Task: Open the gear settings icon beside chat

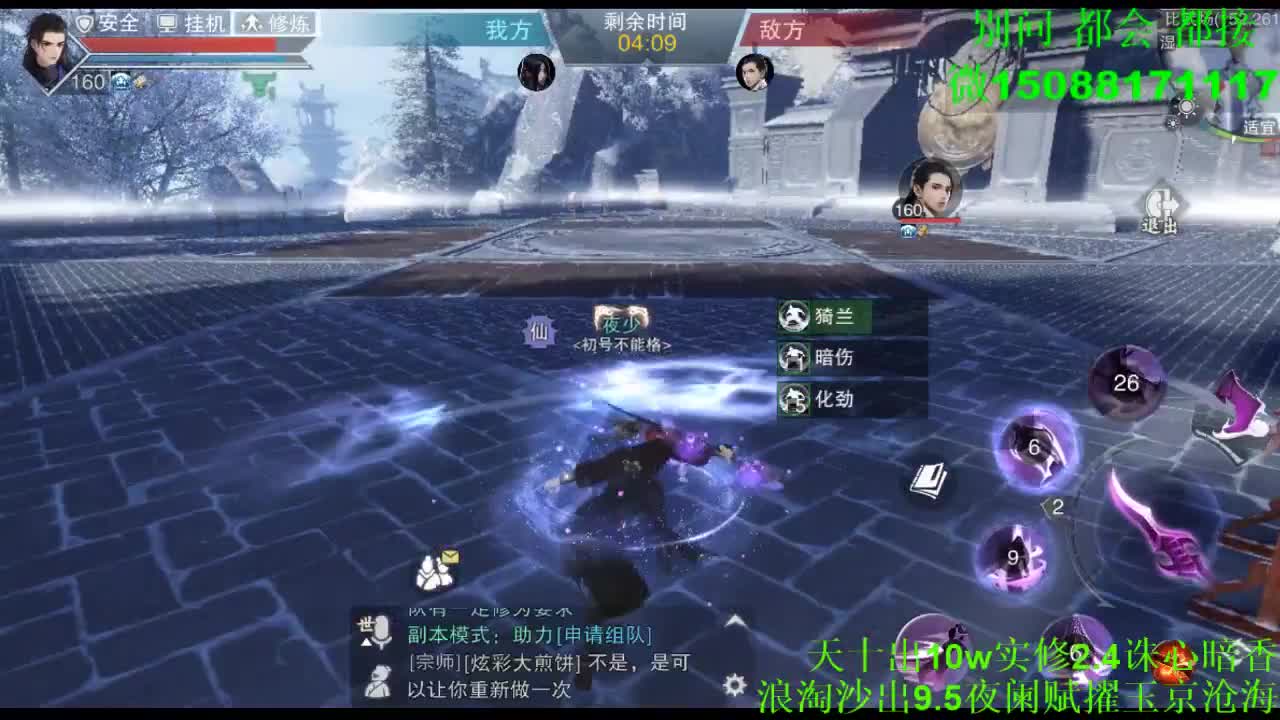Action: click(x=733, y=684)
